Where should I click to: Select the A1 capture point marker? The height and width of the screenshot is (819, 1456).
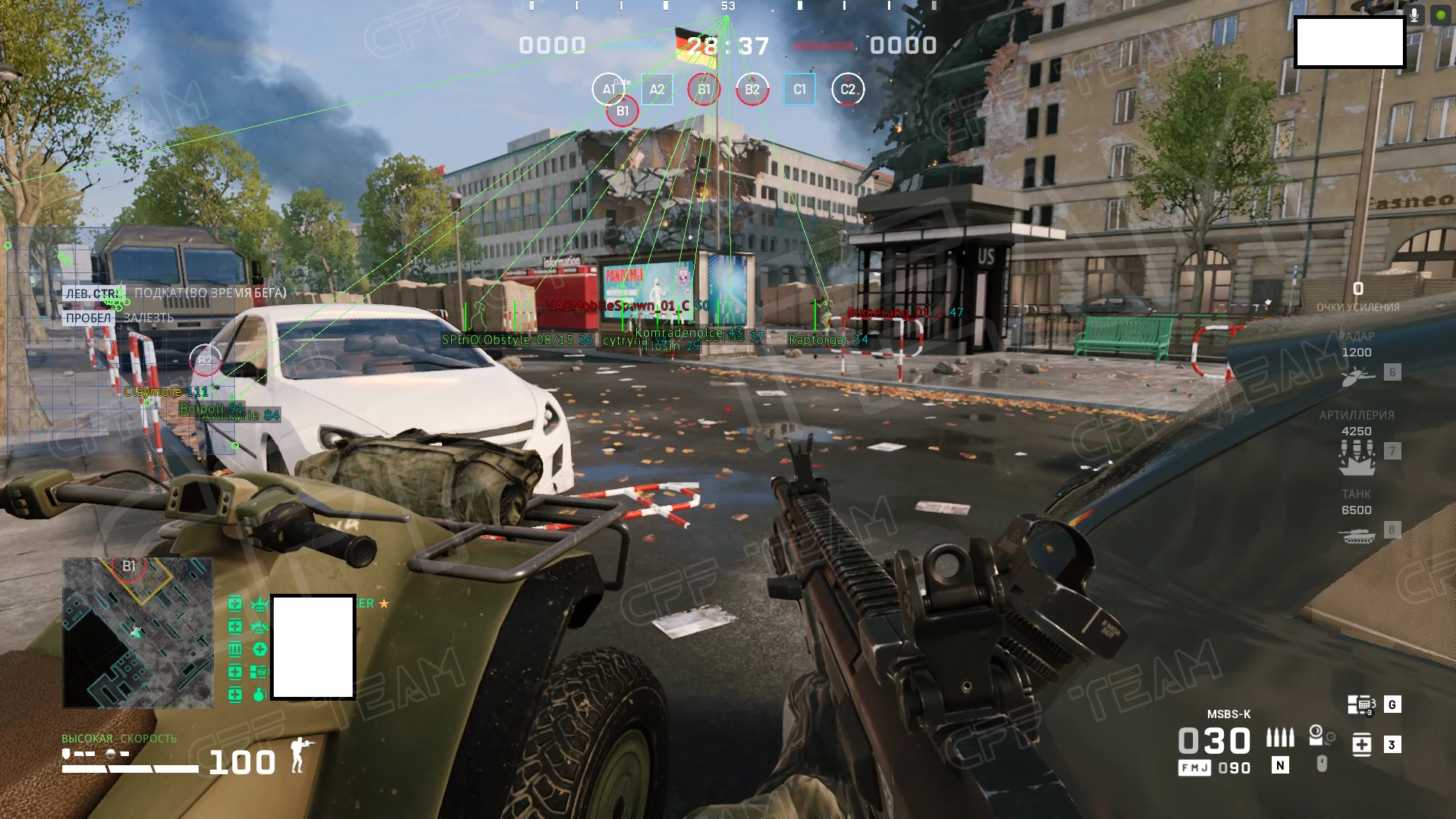click(608, 89)
